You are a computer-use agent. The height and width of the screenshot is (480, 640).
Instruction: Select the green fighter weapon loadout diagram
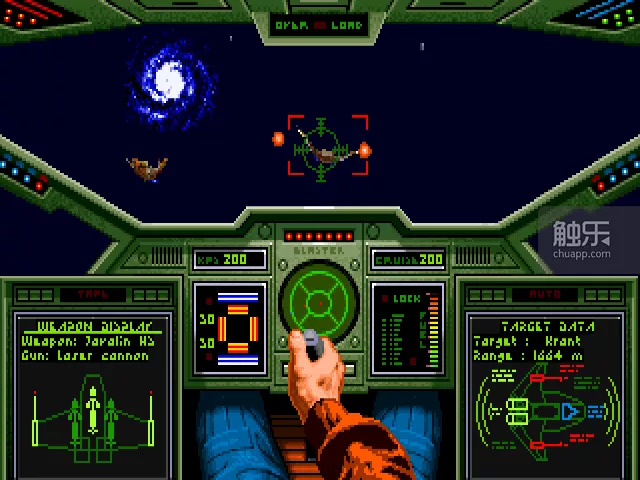click(91, 410)
